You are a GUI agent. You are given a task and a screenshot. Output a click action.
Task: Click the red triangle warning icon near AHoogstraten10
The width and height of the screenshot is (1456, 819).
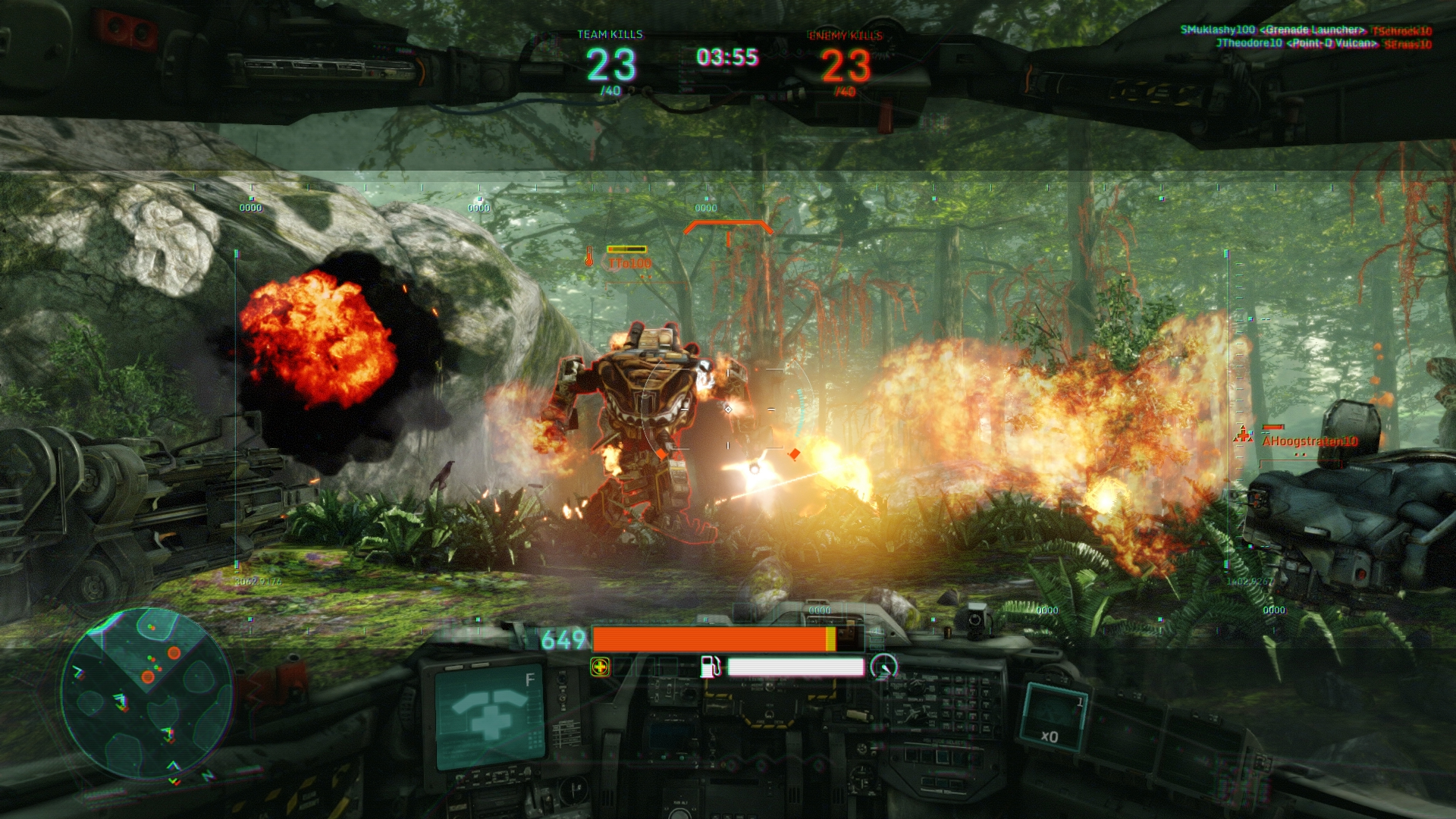[1243, 433]
